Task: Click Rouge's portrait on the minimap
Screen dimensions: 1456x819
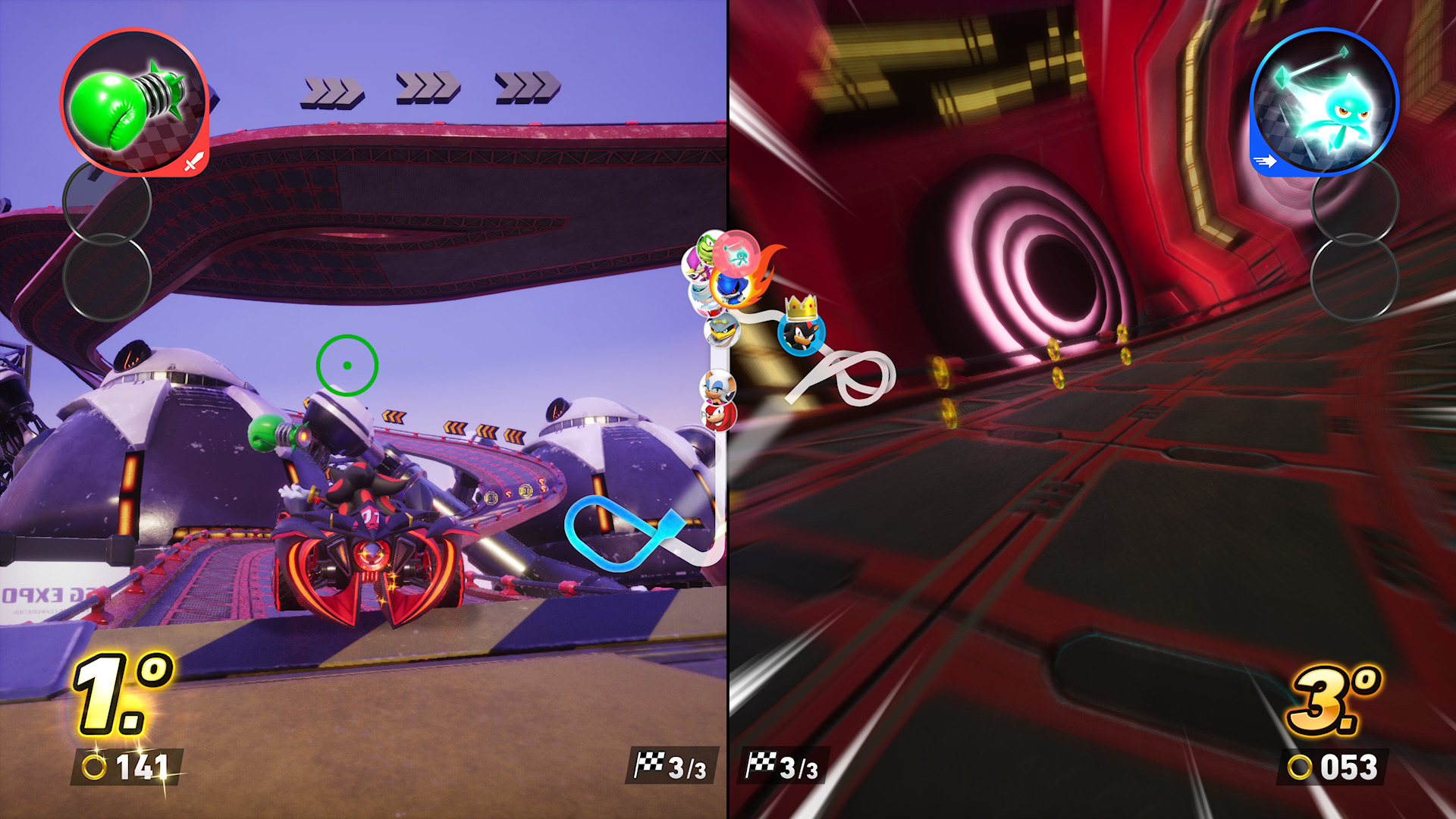Action: pos(719,388)
